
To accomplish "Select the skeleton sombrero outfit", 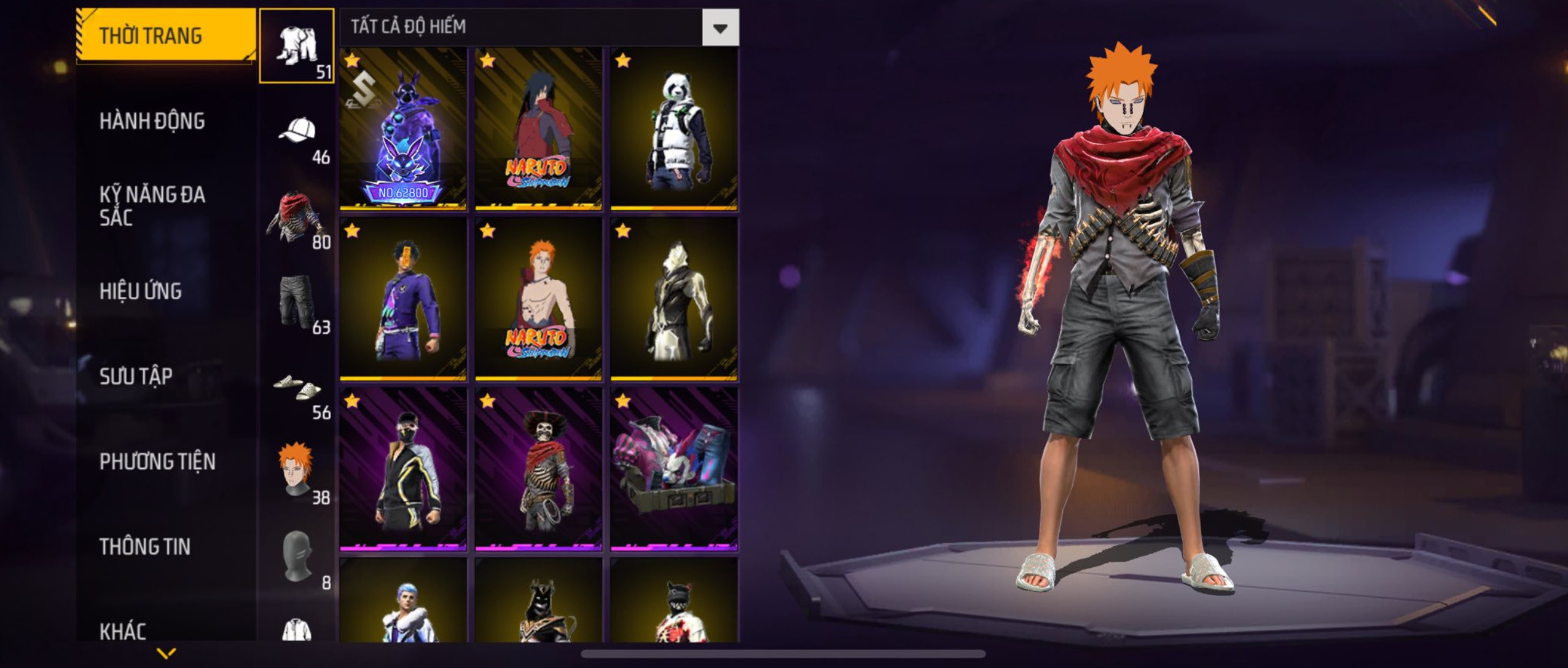I will (538, 470).
